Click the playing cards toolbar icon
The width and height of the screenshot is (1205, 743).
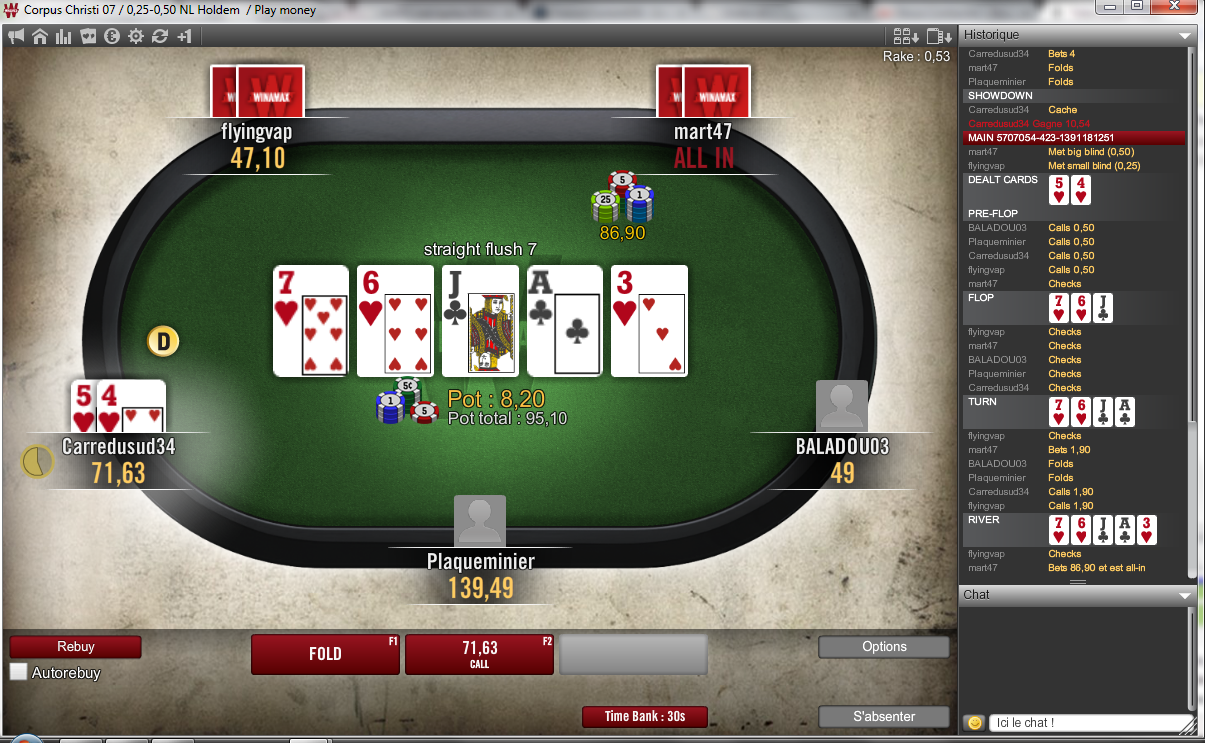click(x=88, y=36)
